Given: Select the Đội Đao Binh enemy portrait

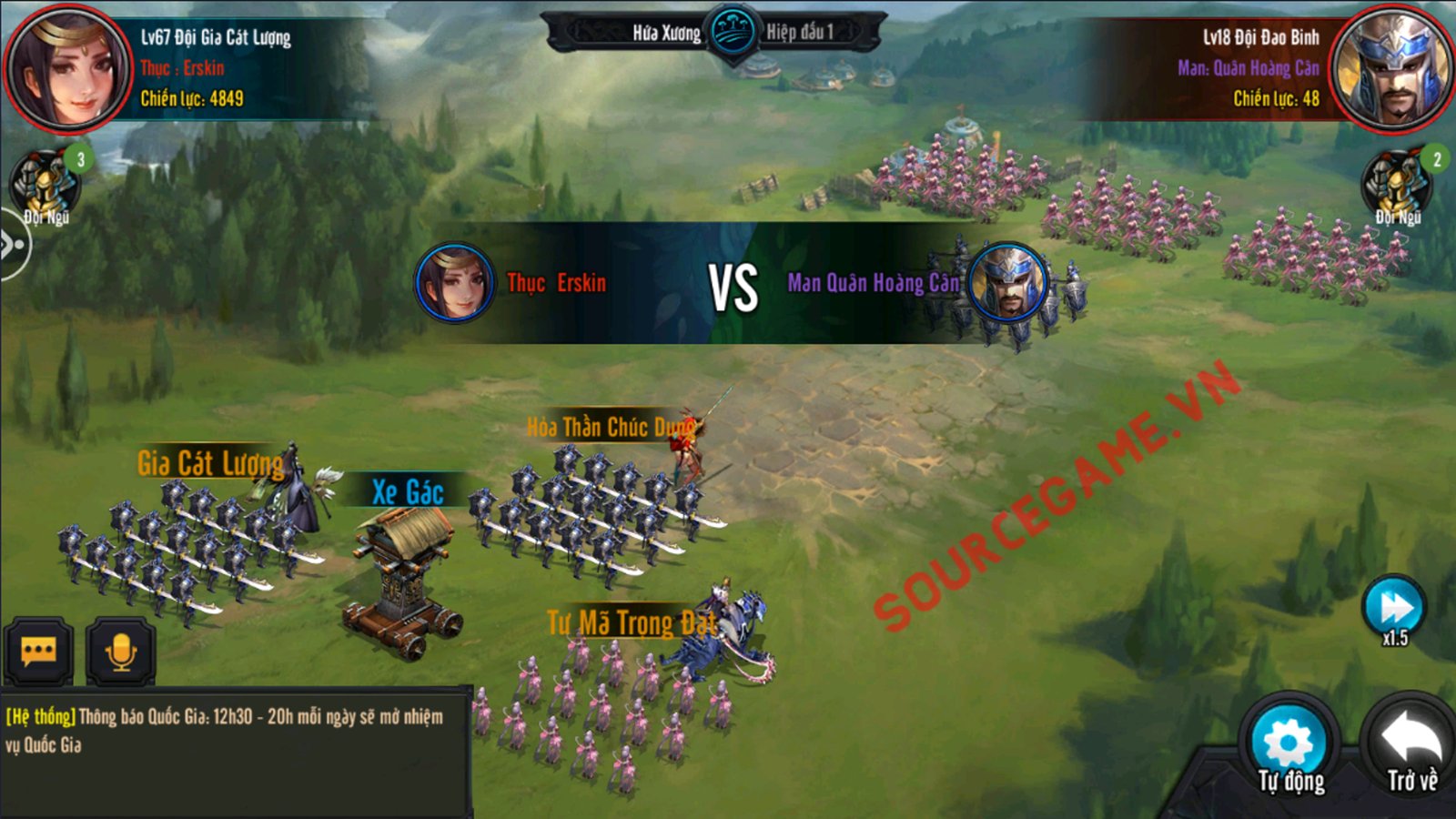Looking at the screenshot, I should [x=1389, y=68].
